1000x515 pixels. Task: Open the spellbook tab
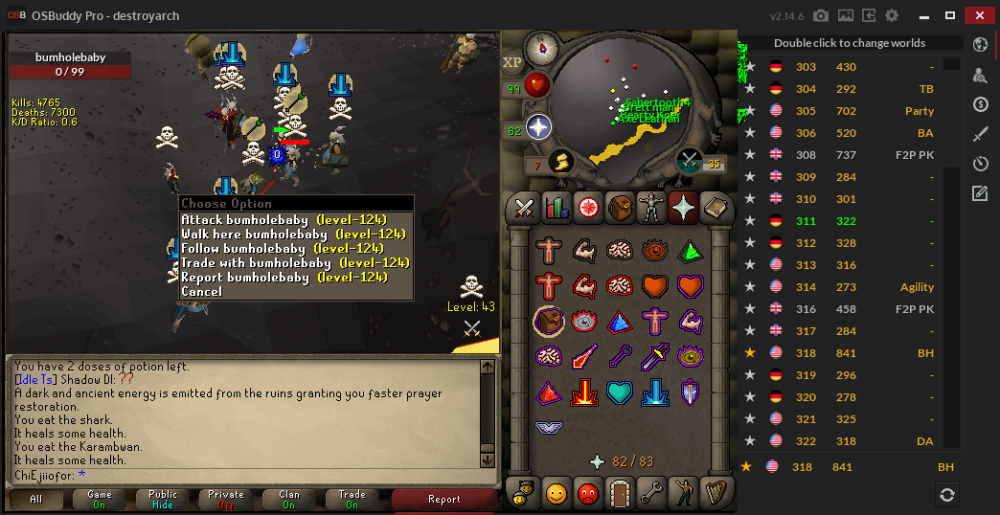[x=716, y=207]
